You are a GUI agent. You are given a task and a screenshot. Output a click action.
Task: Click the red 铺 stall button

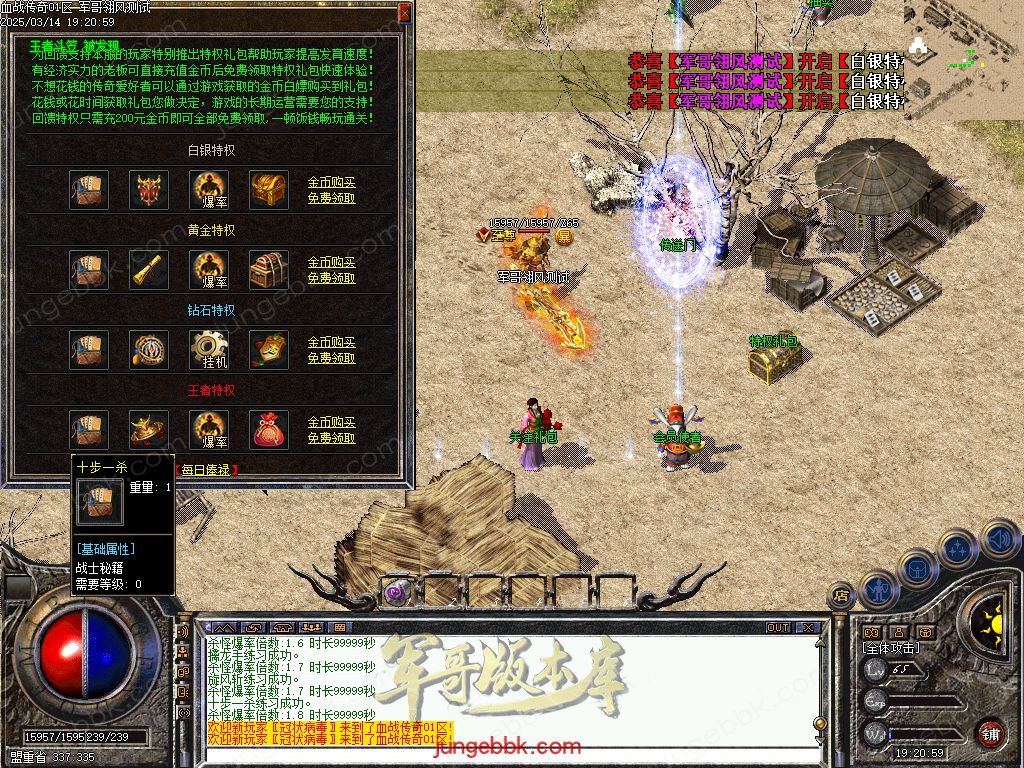tap(990, 733)
